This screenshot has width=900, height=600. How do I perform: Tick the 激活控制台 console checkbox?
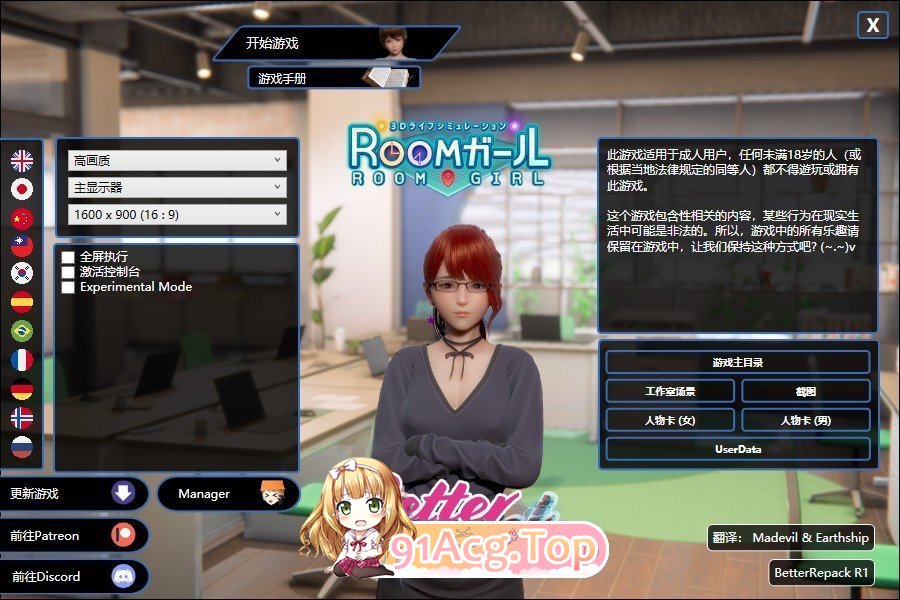pyautogui.click(x=68, y=272)
